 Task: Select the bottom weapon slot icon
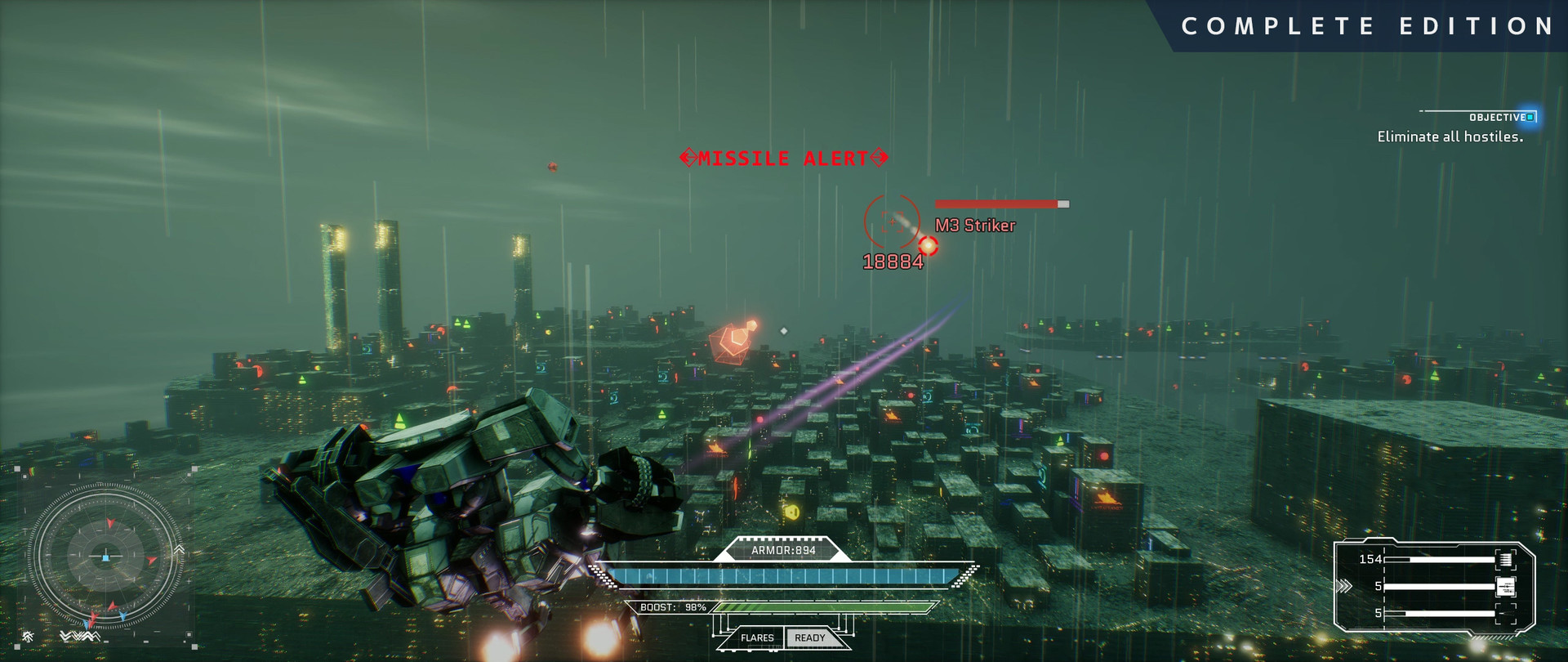tap(1505, 613)
